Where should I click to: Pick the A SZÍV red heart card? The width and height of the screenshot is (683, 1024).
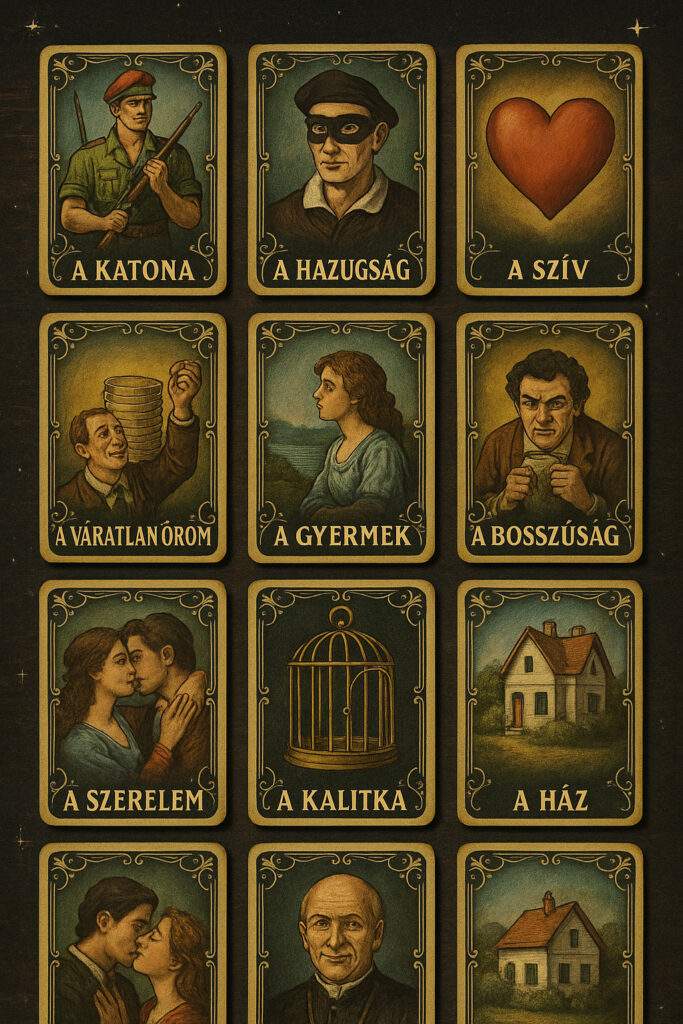point(549,170)
